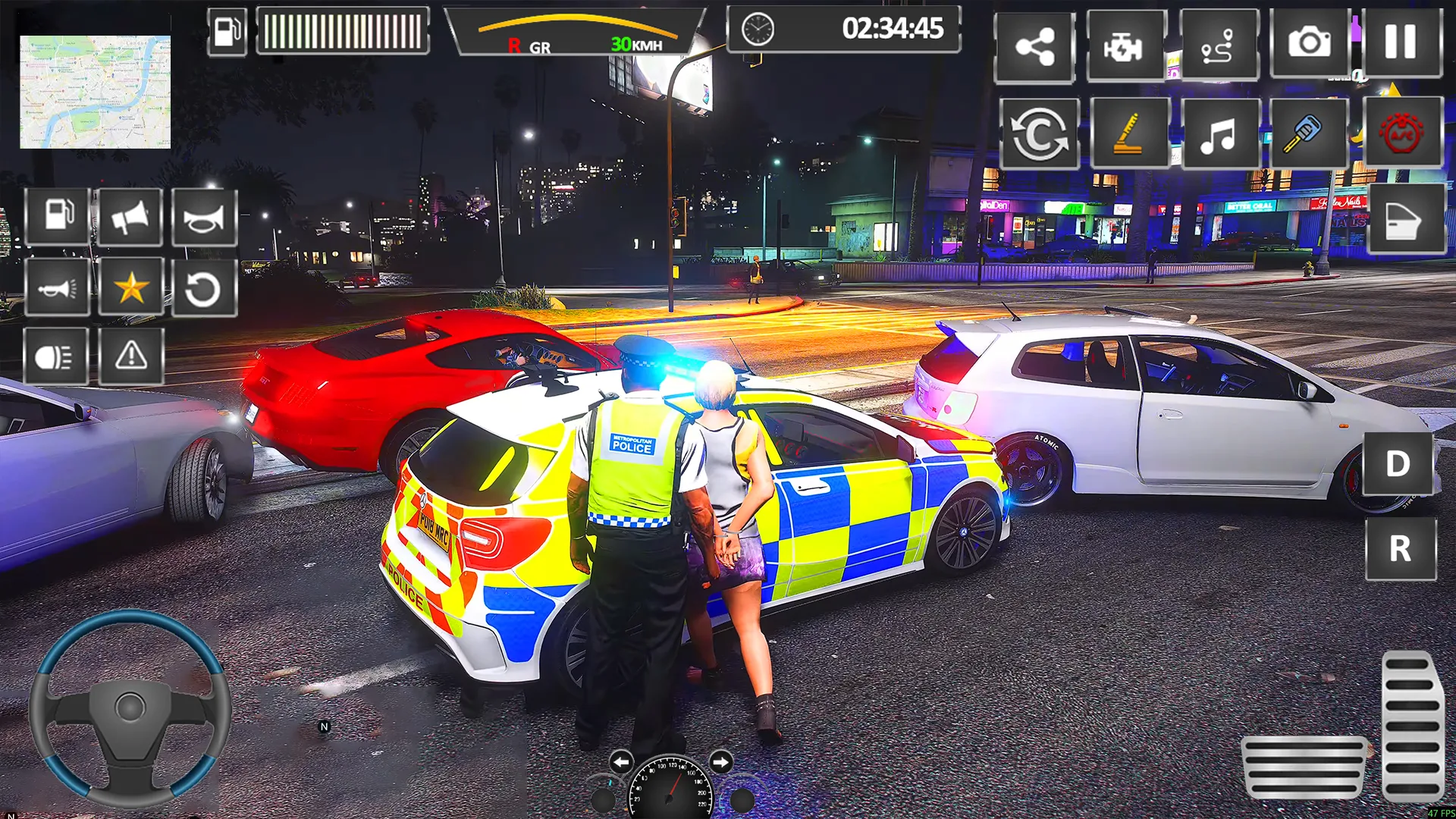Click the gold star button

[130, 287]
